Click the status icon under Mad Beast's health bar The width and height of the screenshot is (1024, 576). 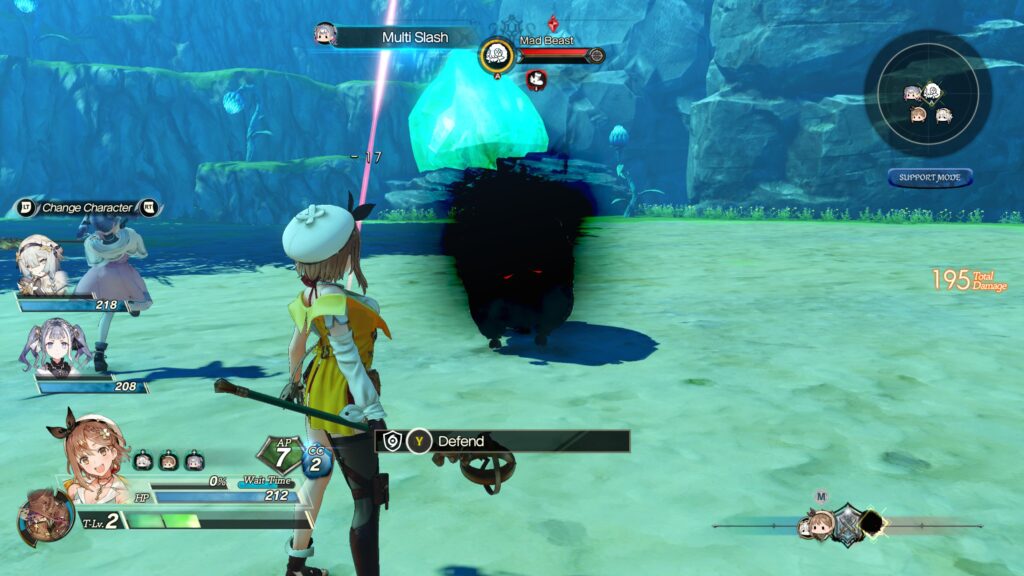pyautogui.click(x=536, y=80)
